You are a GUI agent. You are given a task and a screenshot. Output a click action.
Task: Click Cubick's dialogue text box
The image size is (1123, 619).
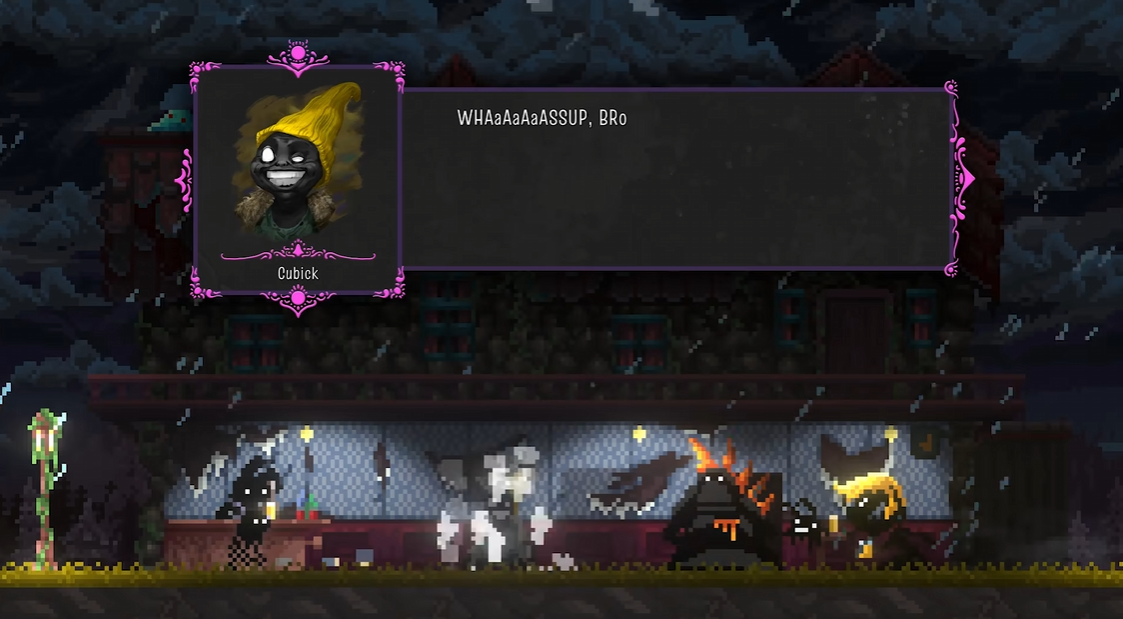click(x=675, y=179)
